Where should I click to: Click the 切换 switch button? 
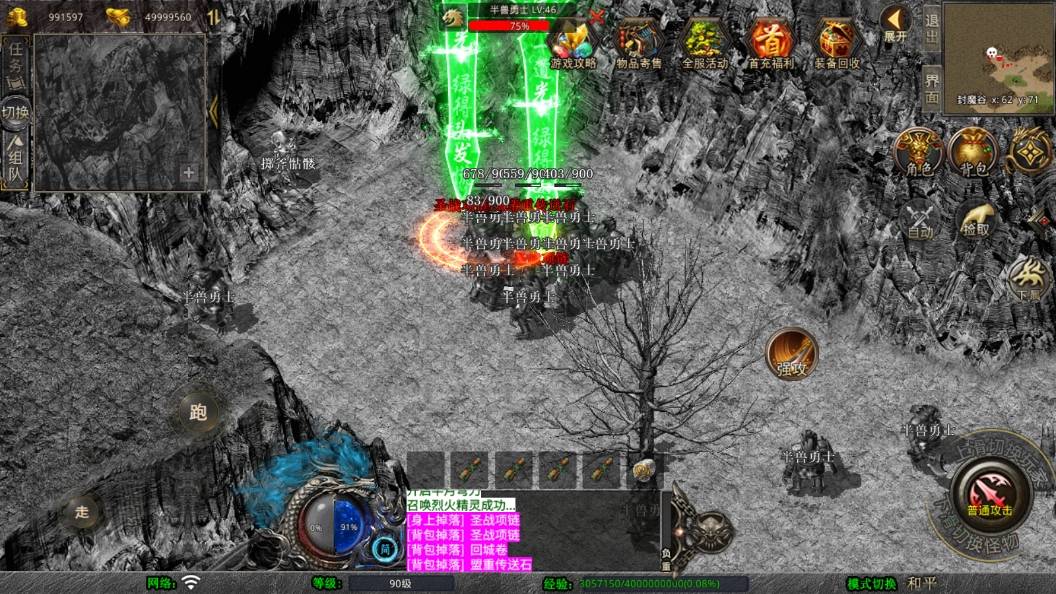point(16,112)
